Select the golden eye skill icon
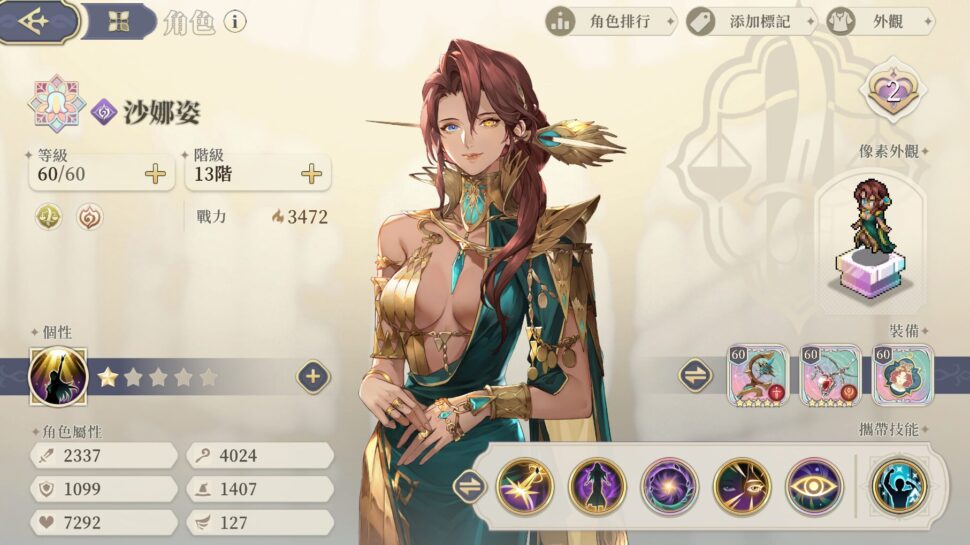This screenshot has height=545, width=970. tap(813, 487)
